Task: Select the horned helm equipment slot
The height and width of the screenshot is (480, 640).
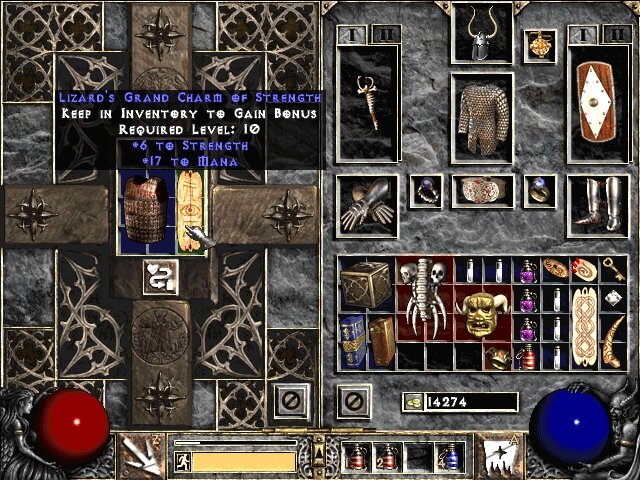Action: tap(483, 35)
